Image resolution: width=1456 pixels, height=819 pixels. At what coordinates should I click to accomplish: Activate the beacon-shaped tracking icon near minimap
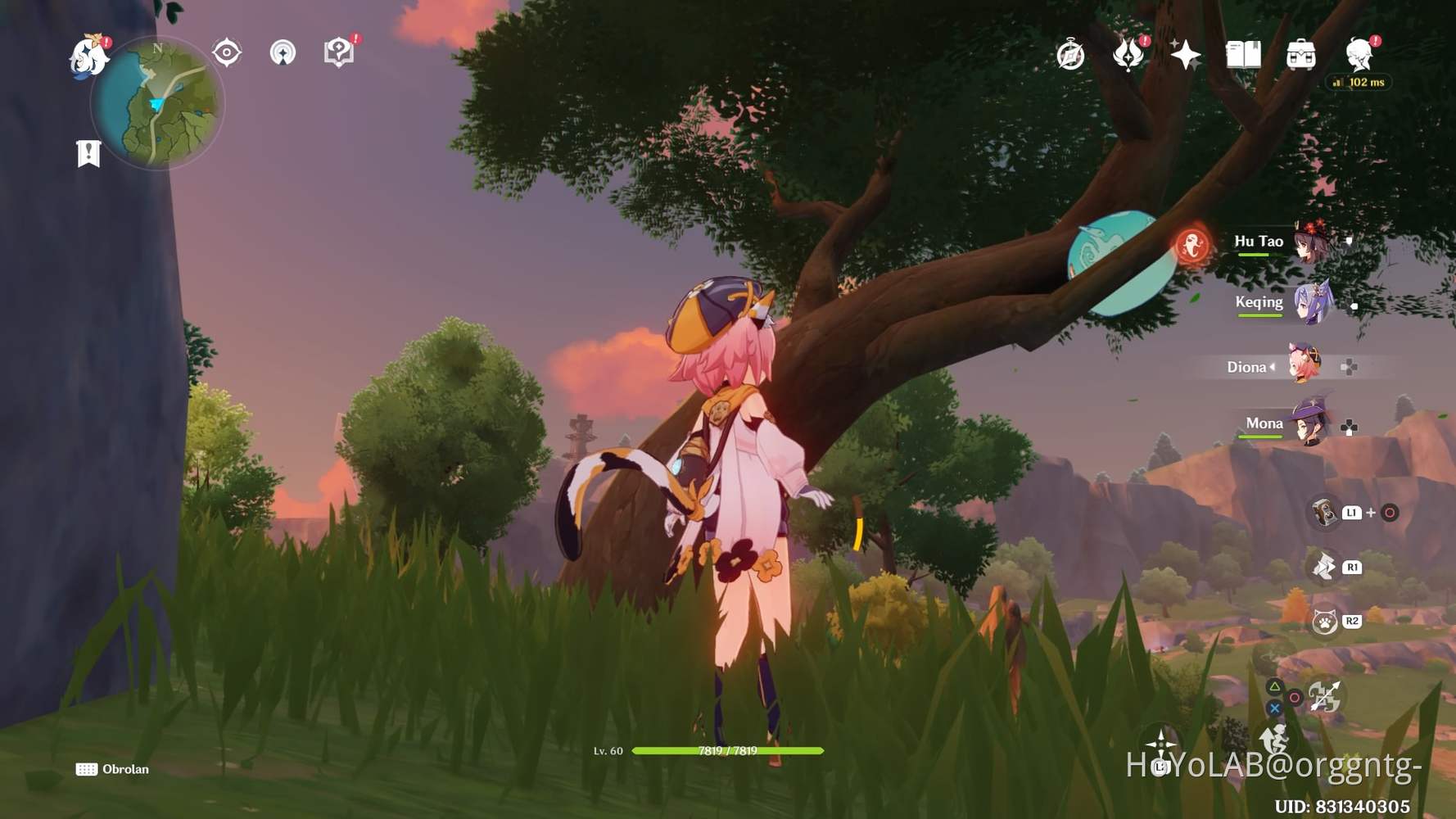pyautogui.click(x=282, y=53)
